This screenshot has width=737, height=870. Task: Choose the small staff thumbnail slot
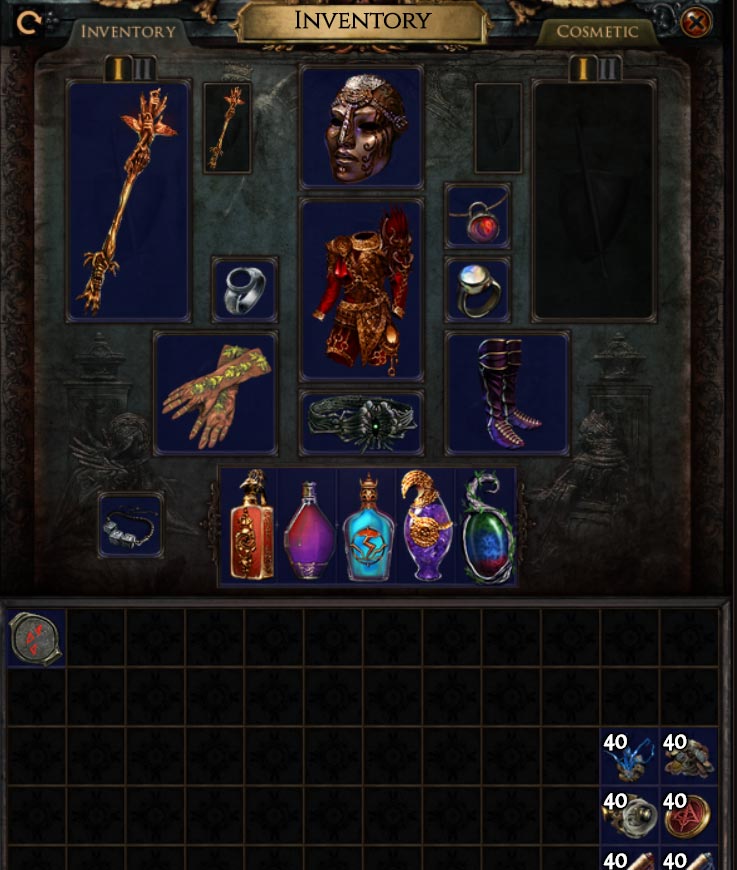(227, 128)
